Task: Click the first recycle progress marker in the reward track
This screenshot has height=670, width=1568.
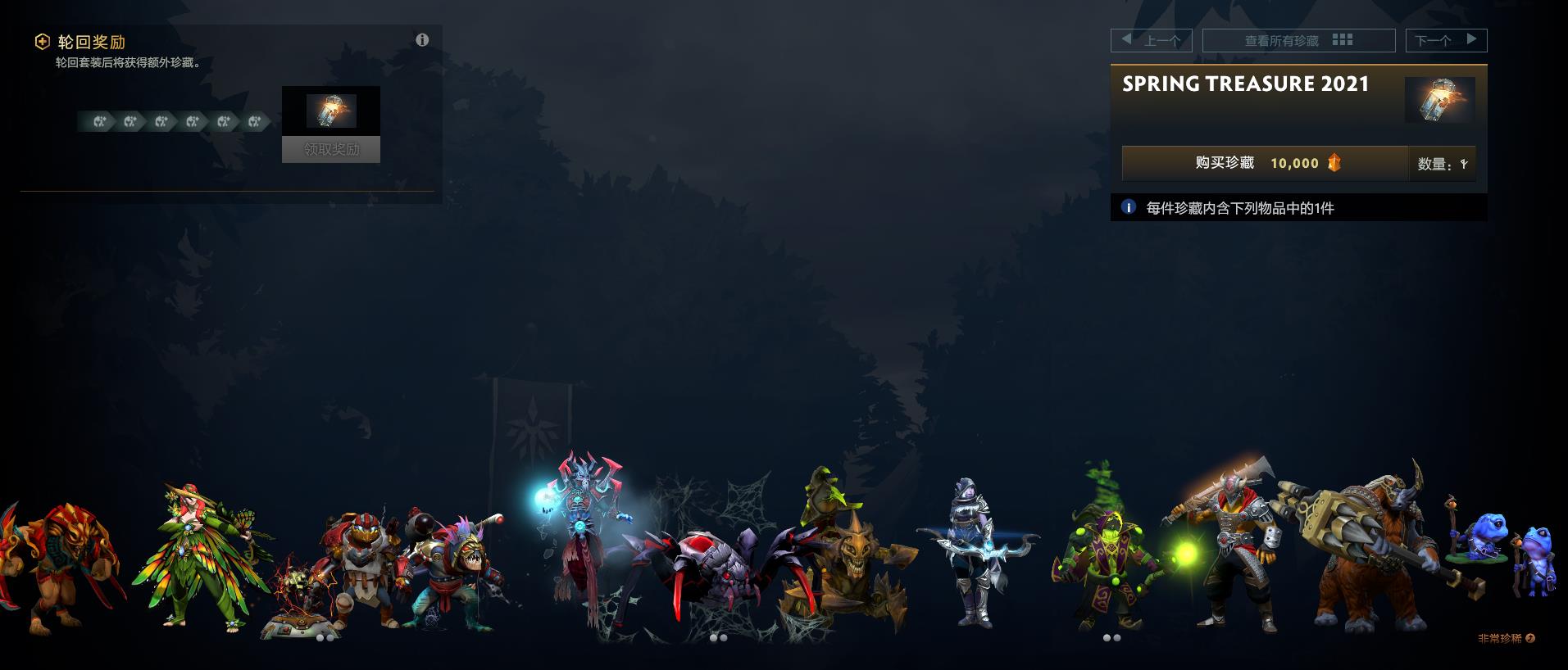Action: (x=100, y=121)
